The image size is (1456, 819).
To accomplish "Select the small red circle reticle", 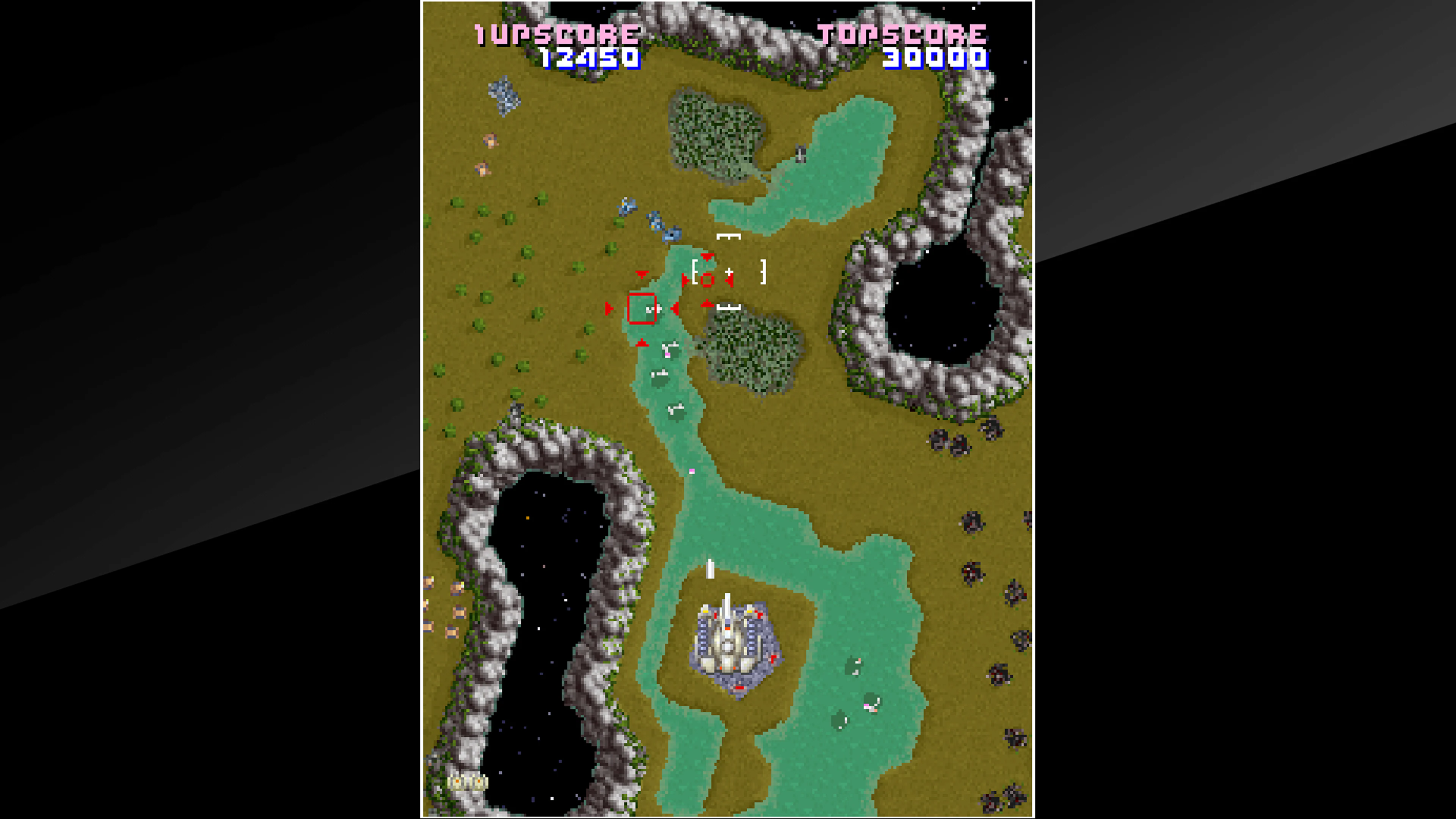I will pyautogui.click(x=708, y=280).
